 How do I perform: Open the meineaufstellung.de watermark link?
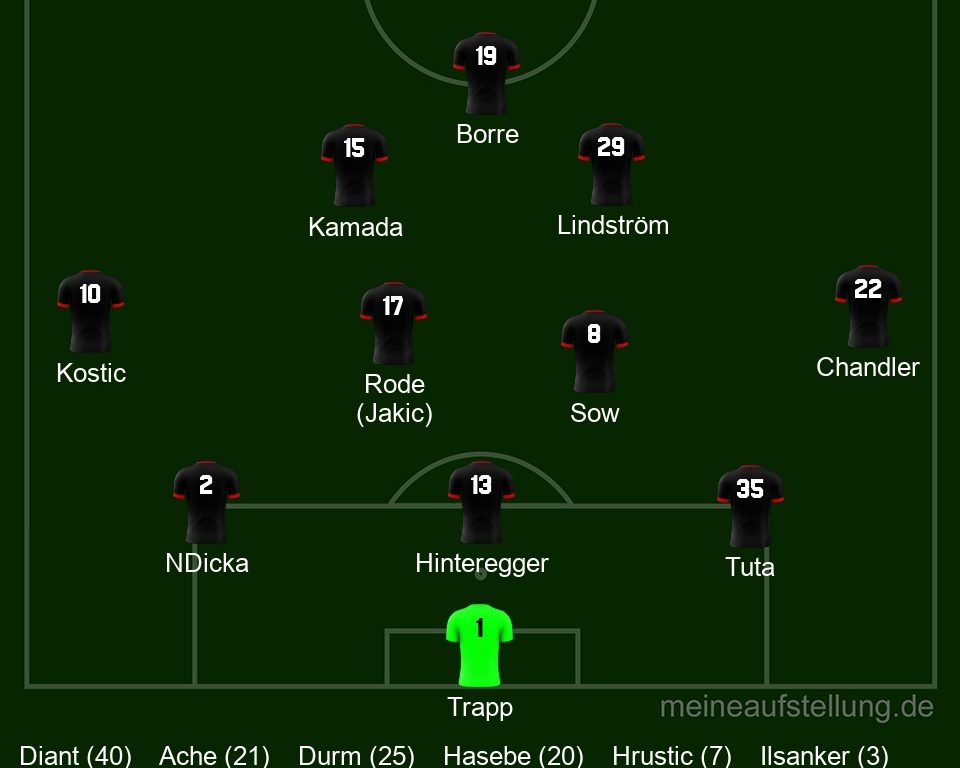point(796,707)
